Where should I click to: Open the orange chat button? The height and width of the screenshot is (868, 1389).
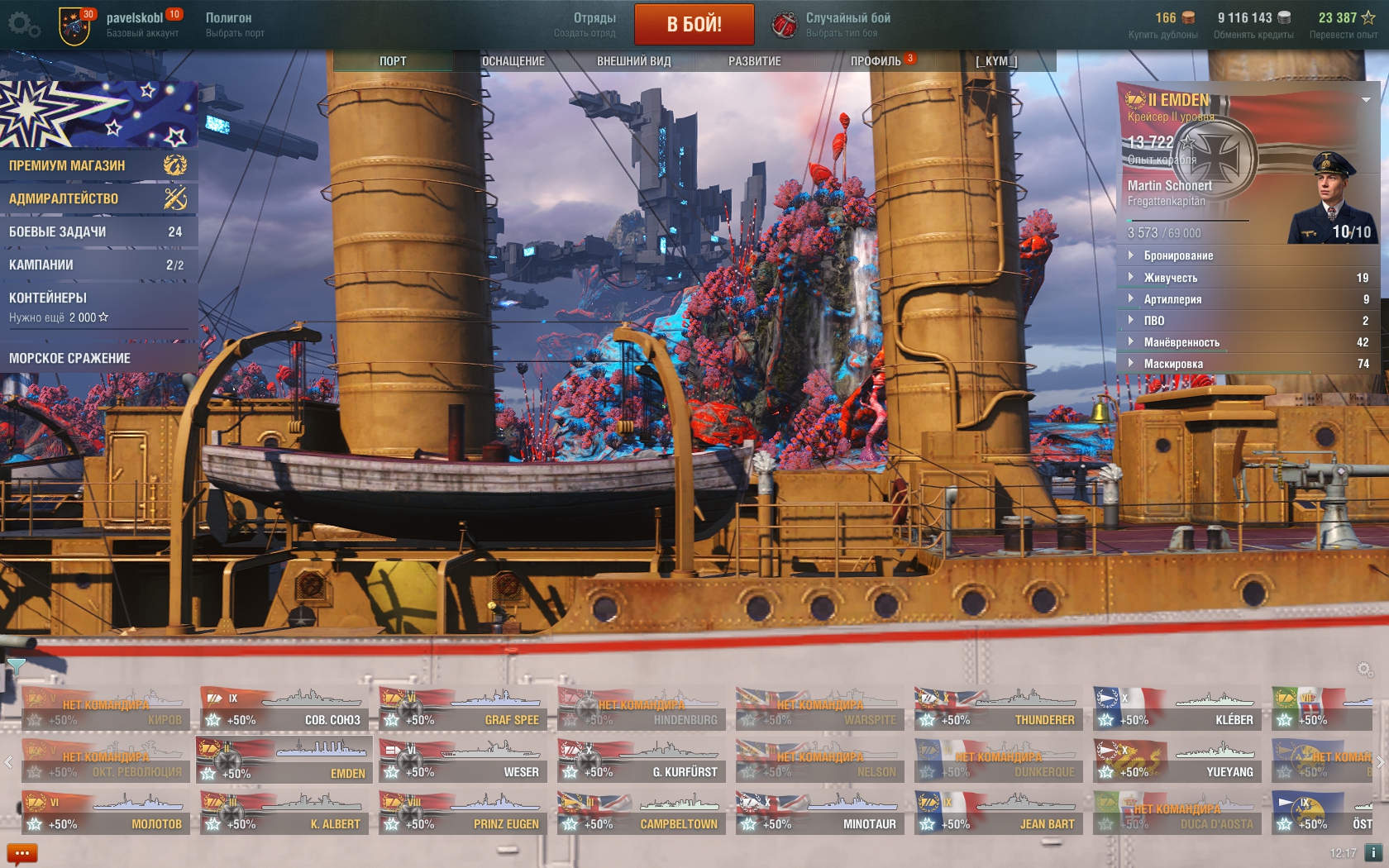tap(22, 853)
